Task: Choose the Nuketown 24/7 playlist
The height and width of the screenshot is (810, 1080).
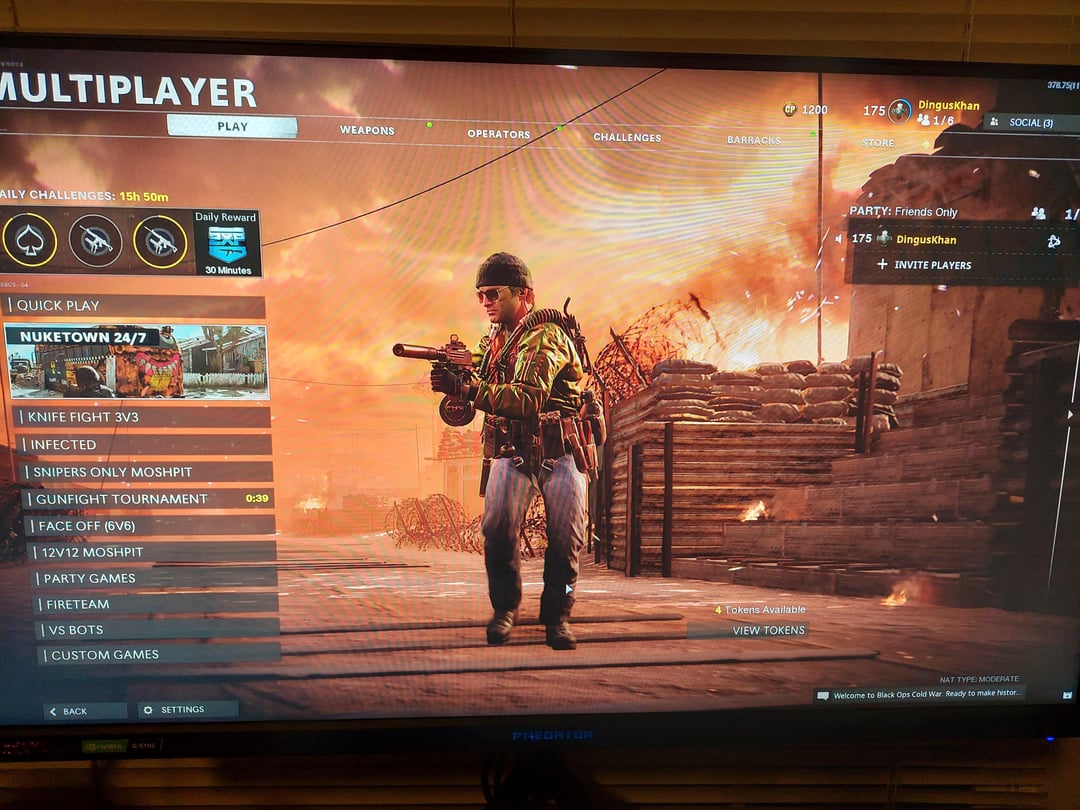Action: coord(137,361)
